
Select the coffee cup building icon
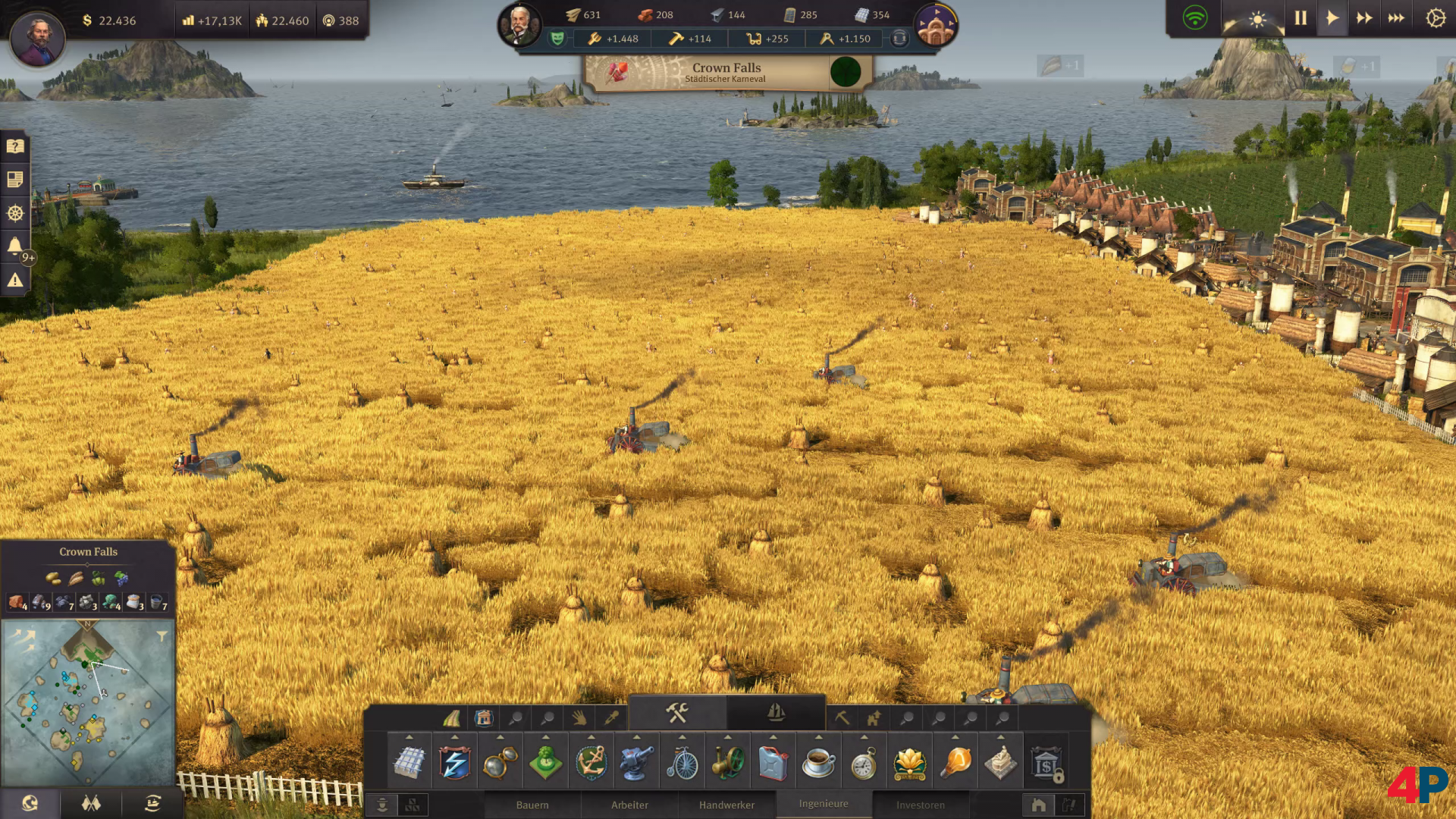(818, 762)
